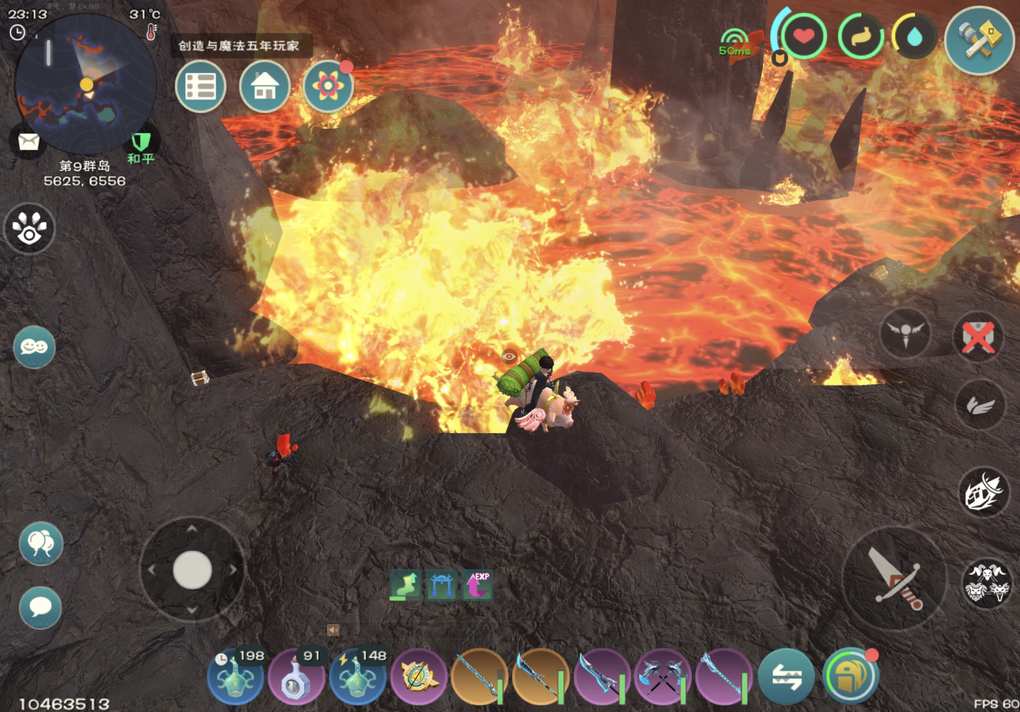This screenshot has width=1020, height=712.
Task: Attack with the large sword button
Action: (x=893, y=577)
